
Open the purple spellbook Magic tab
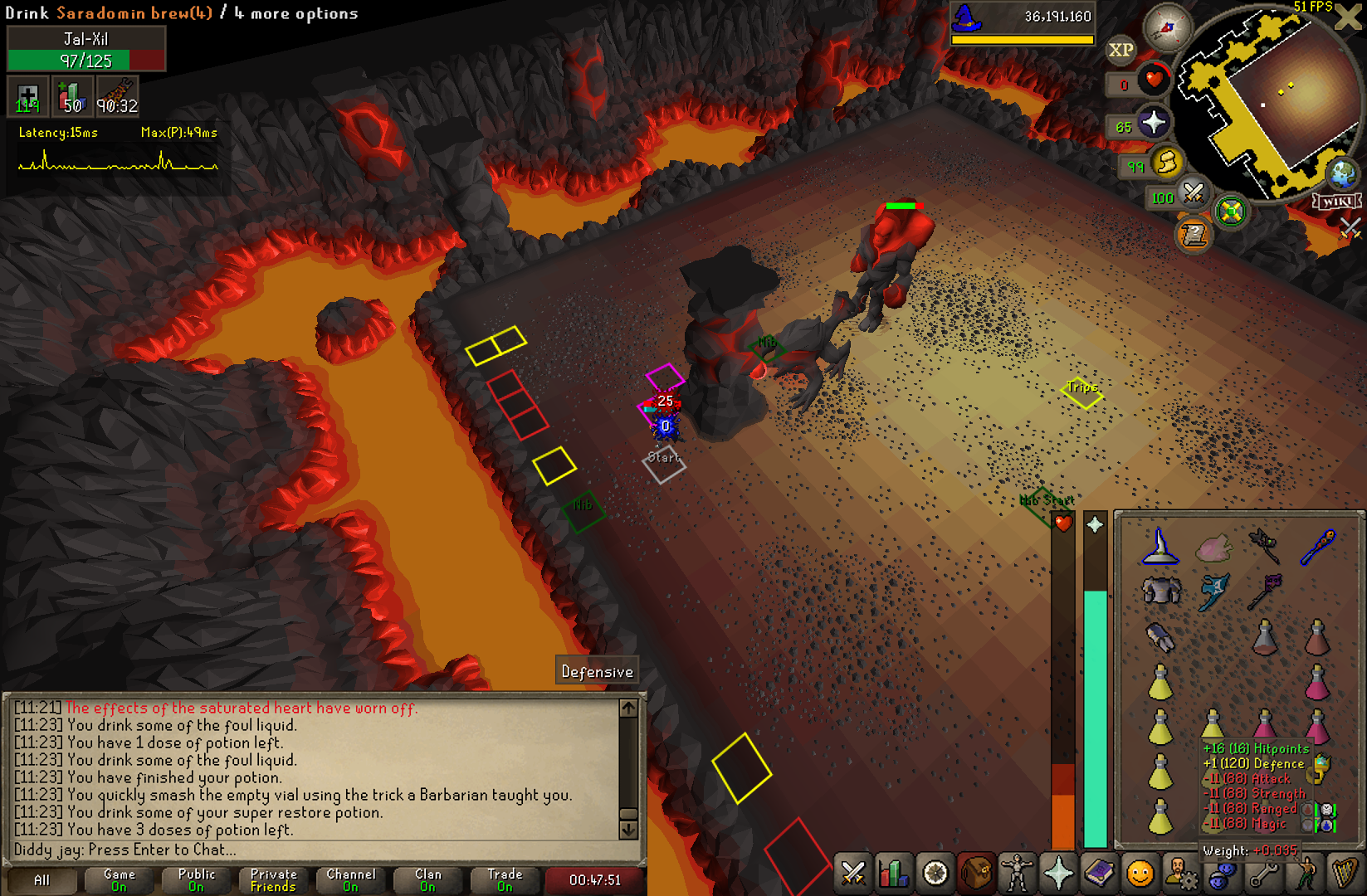click(1100, 874)
